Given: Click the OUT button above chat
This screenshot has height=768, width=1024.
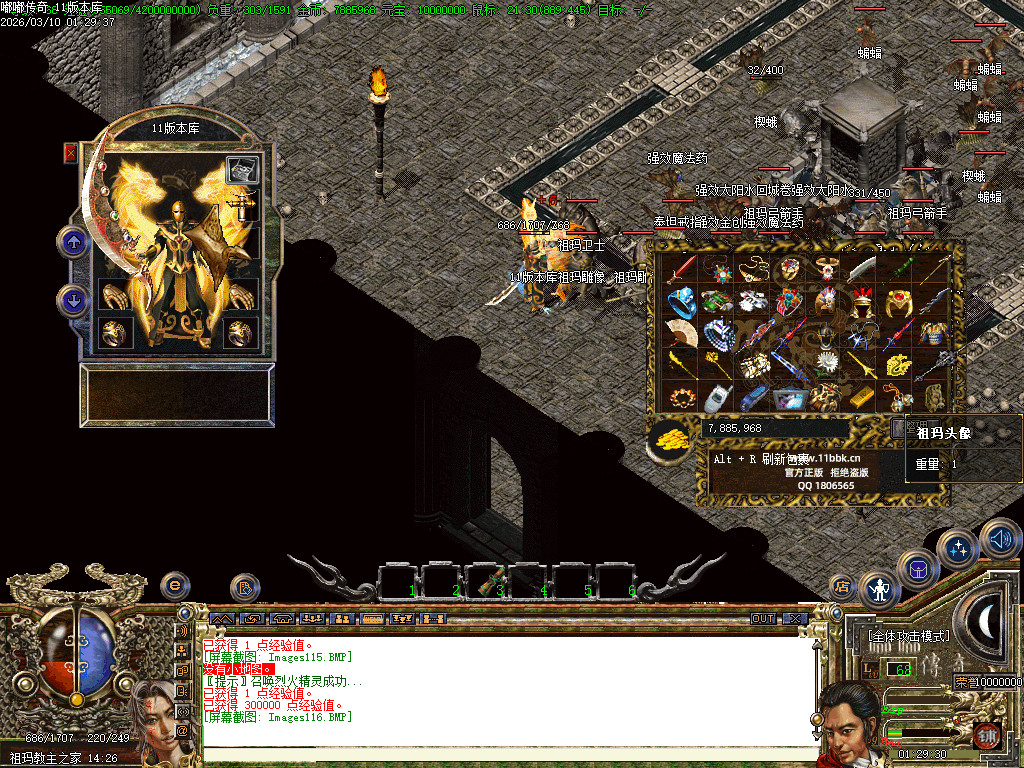Looking at the screenshot, I should [x=763, y=619].
